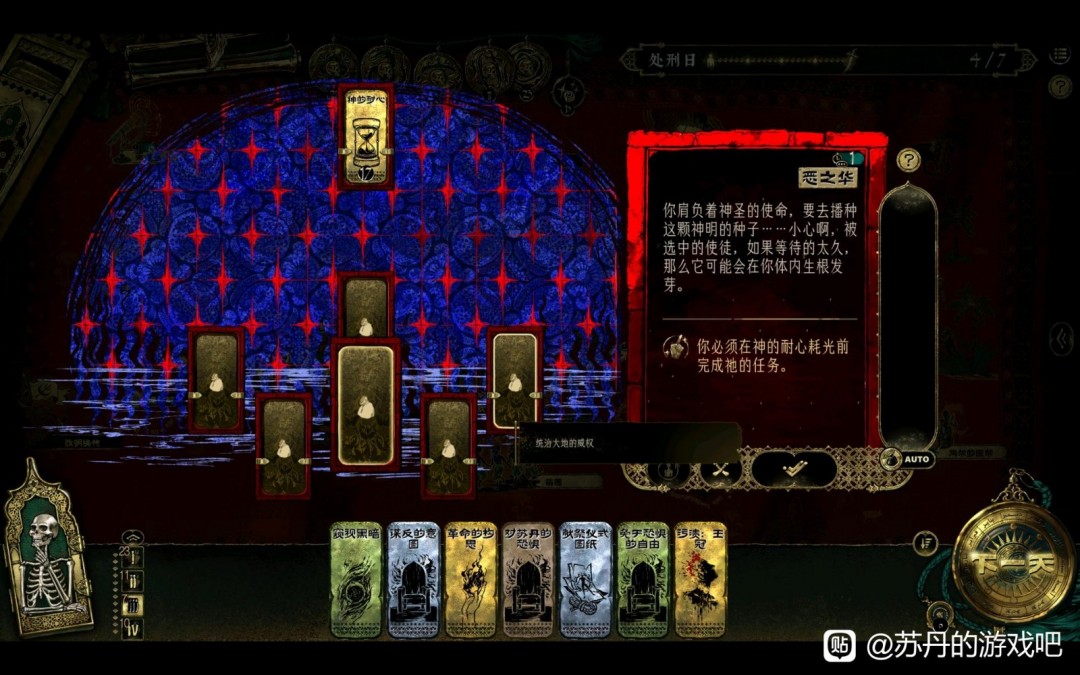Switch to hand page I tab
Screen dimensions: 1080x675
coord(133,558)
